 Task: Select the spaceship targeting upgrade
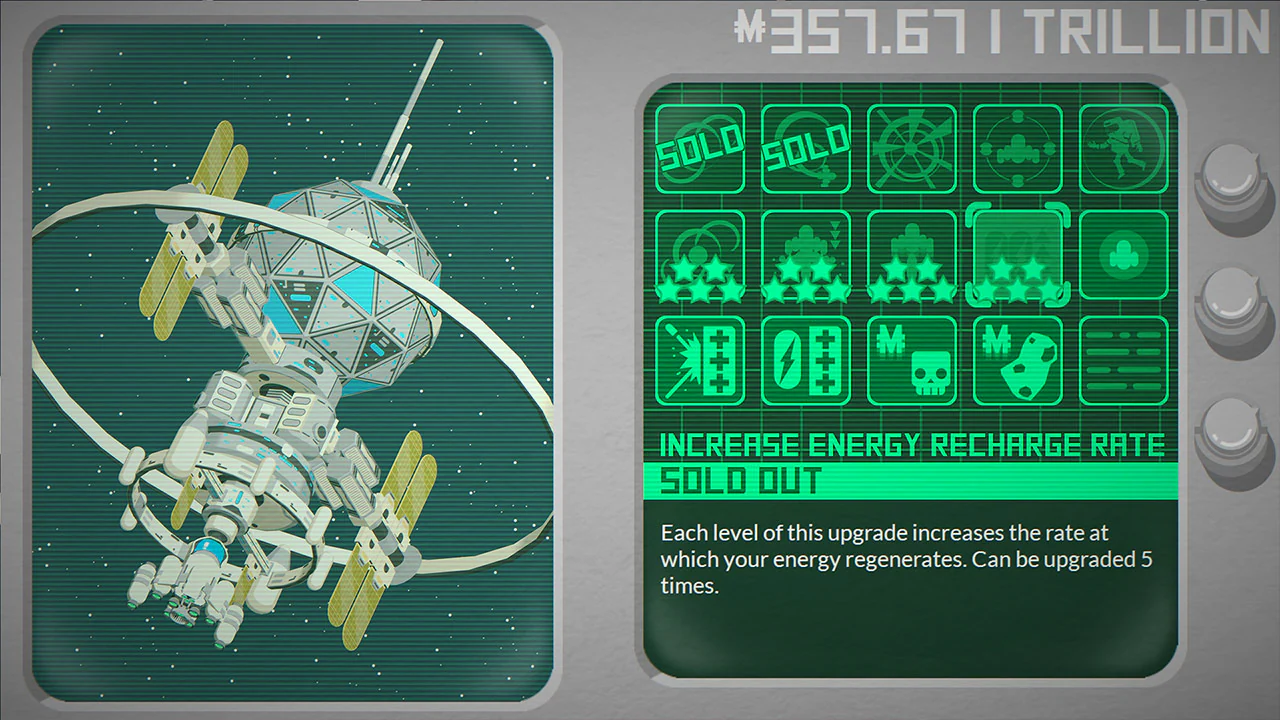click(1017, 148)
